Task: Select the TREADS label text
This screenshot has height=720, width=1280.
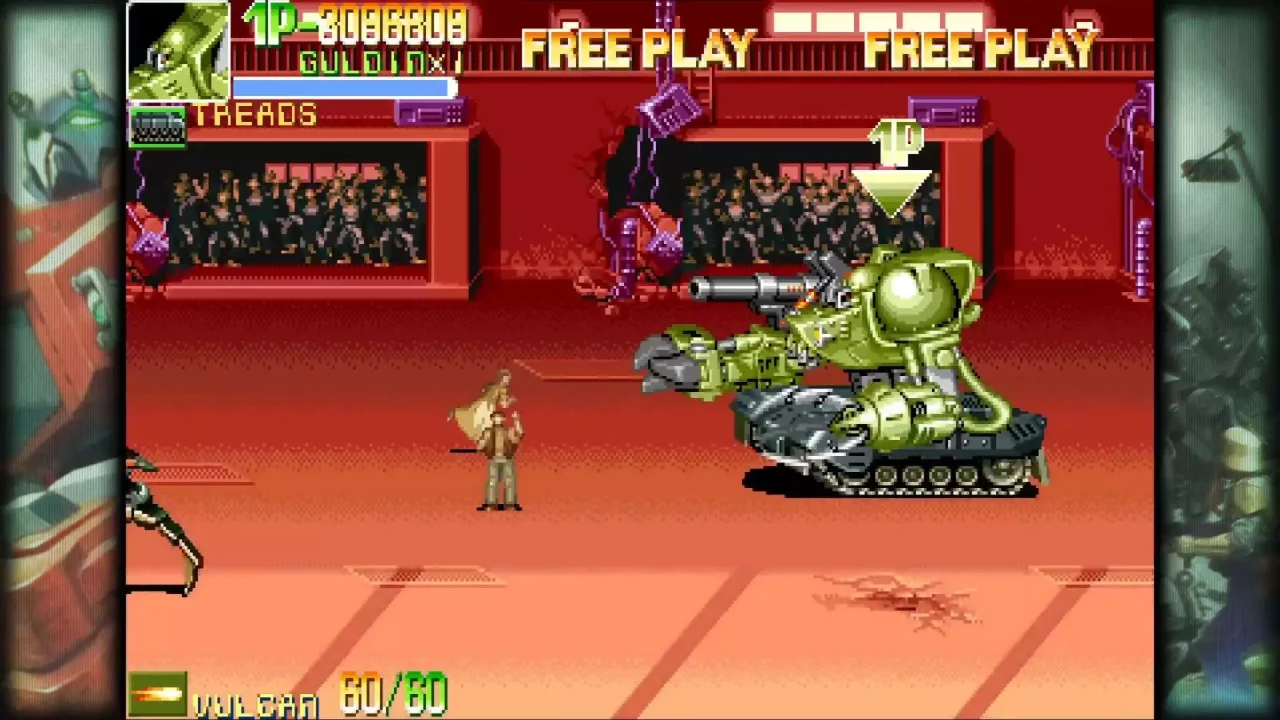Action: coord(255,113)
